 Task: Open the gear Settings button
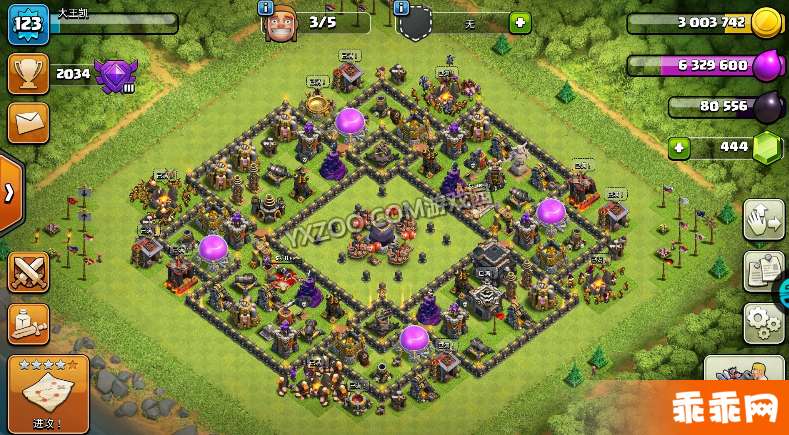tap(763, 323)
